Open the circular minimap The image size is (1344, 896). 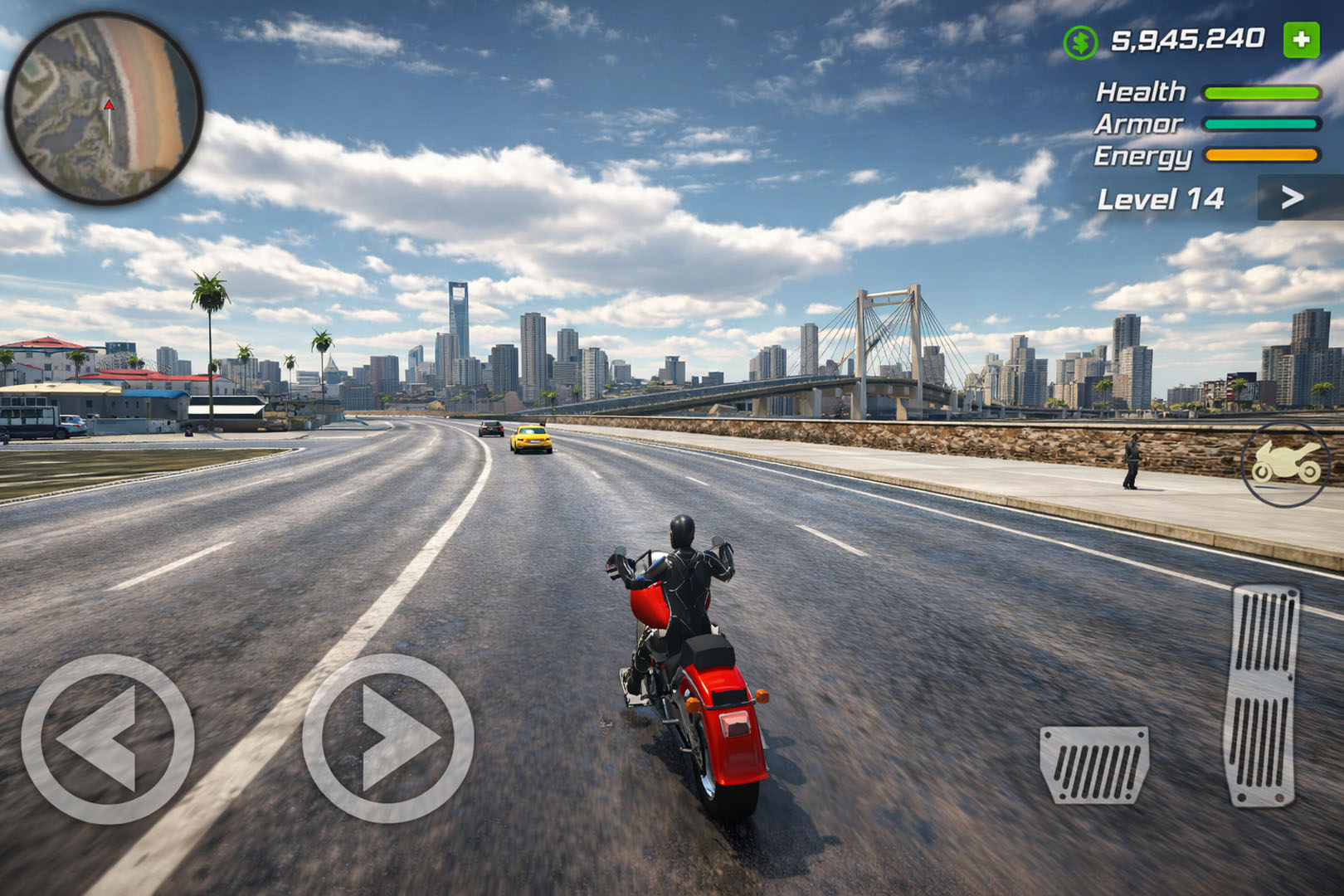click(x=105, y=108)
